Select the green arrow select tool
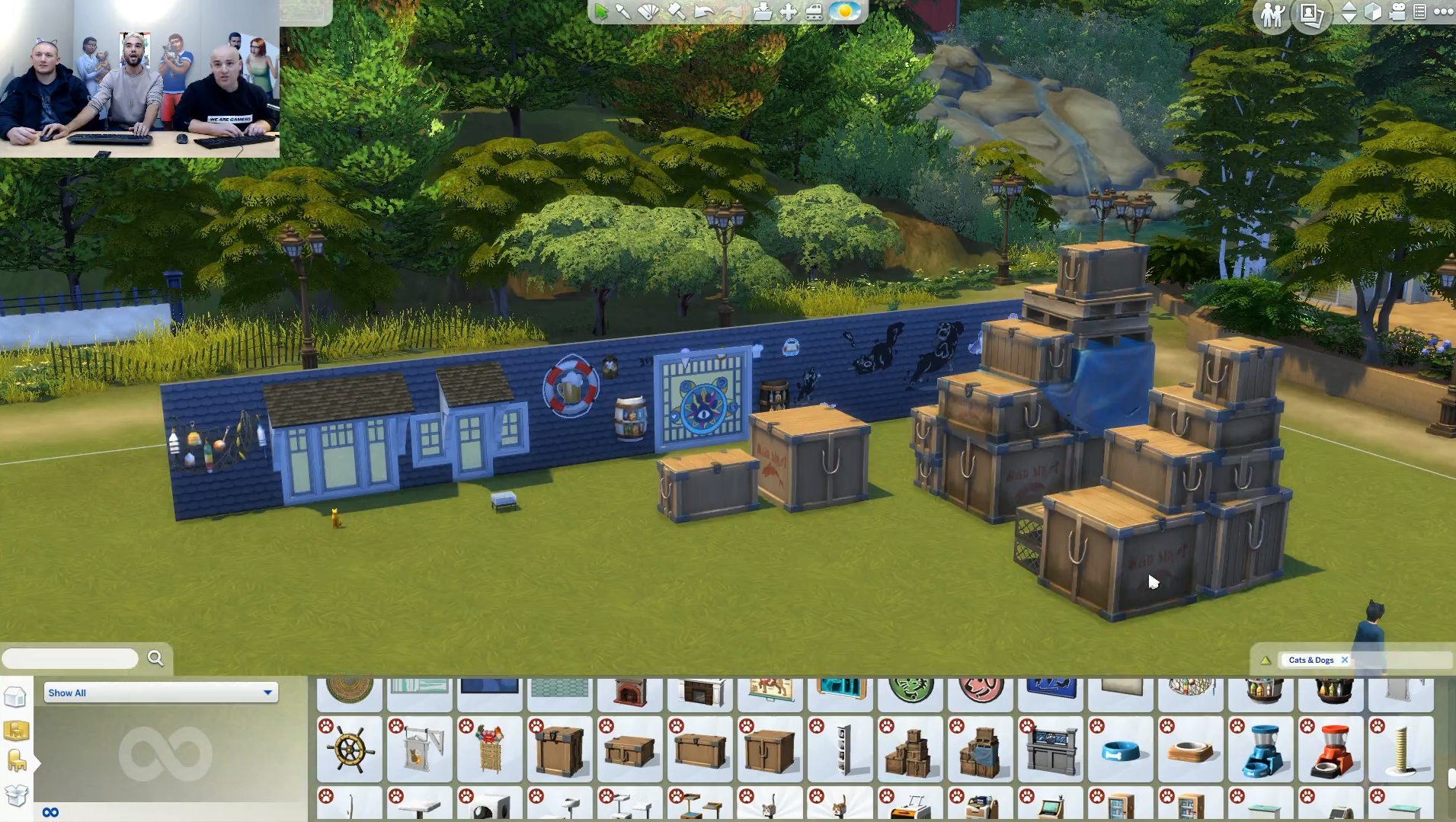 tap(602, 11)
